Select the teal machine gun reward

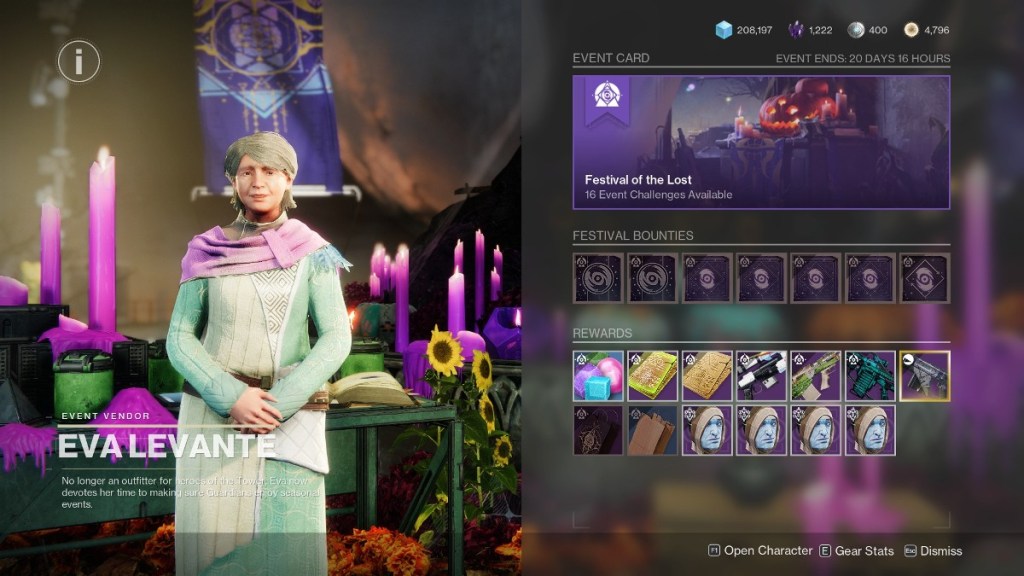pyautogui.click(x=870, y=376)
